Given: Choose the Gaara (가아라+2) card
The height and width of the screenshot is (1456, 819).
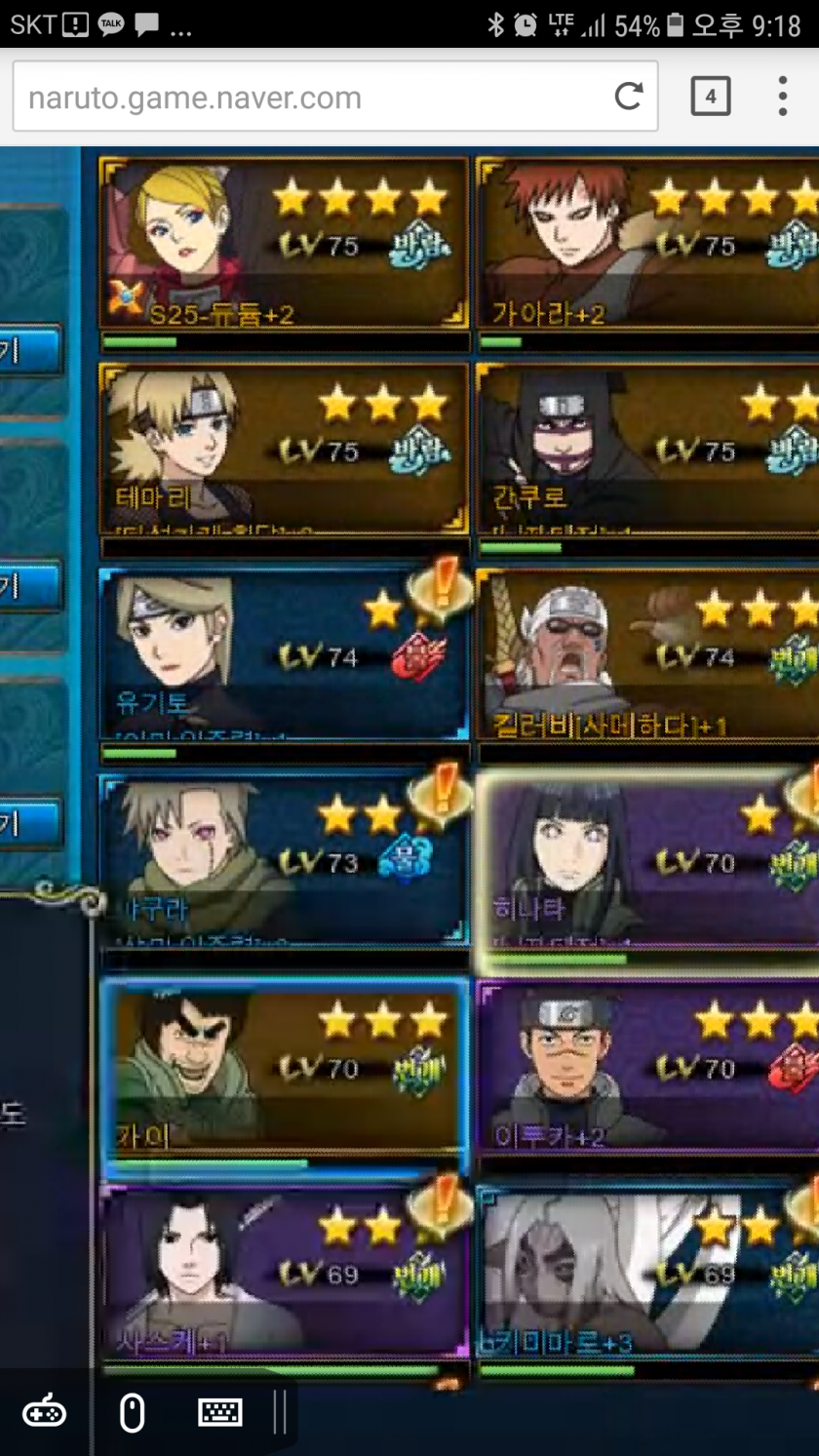Looking at the screenshot, I should (648, 244).
